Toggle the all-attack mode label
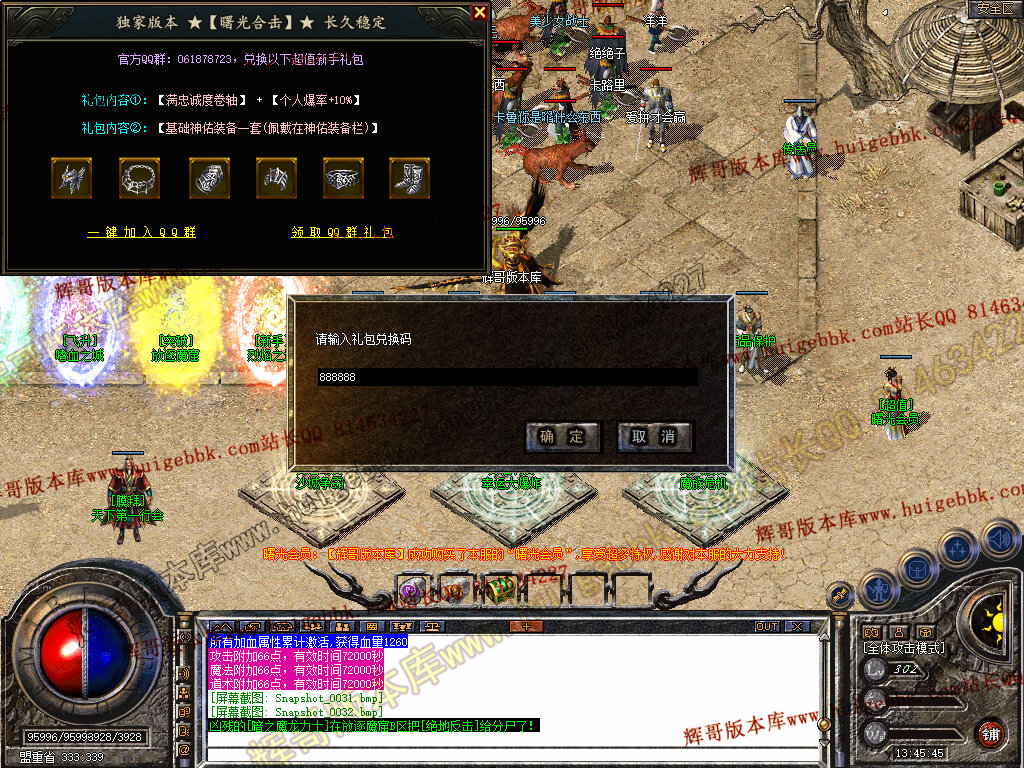1024x768 pixels. click(904, 648)
